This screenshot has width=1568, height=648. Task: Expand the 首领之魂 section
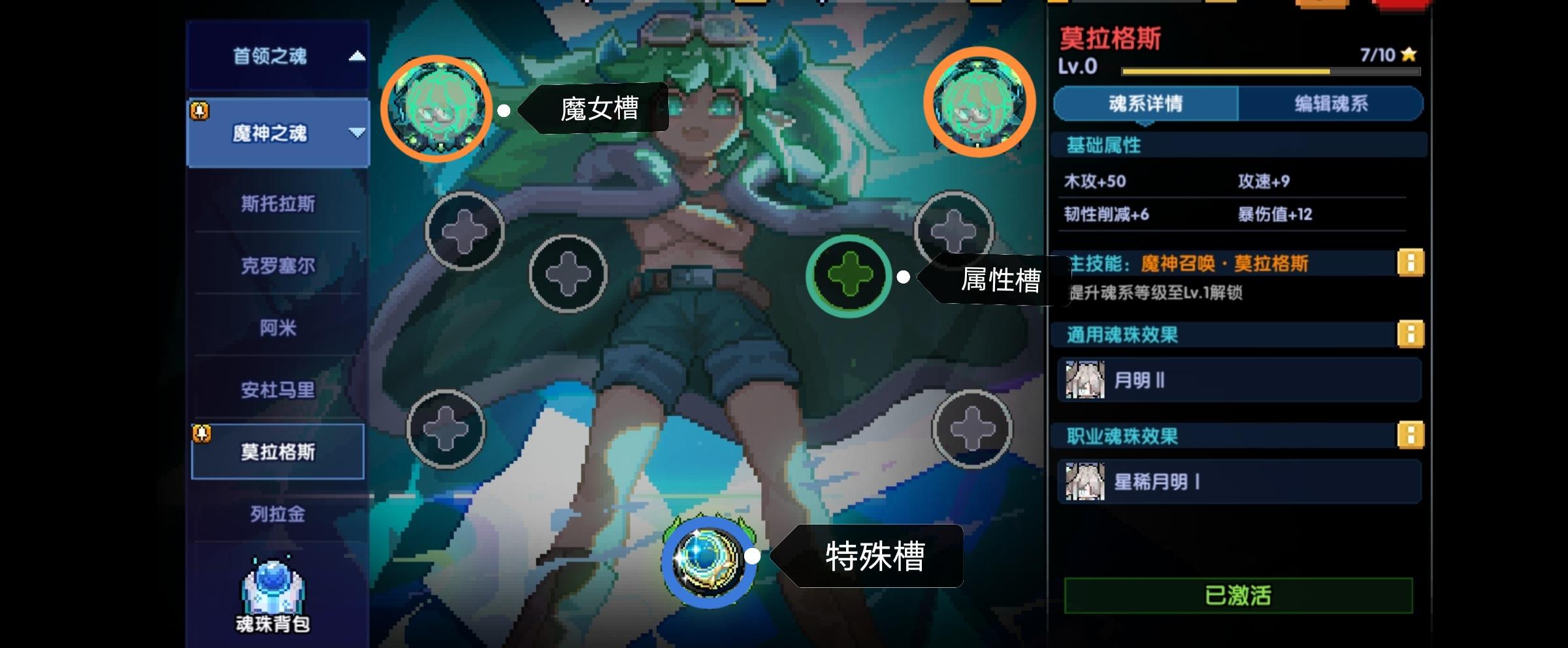pyautogui.click(x=357, y=57)
